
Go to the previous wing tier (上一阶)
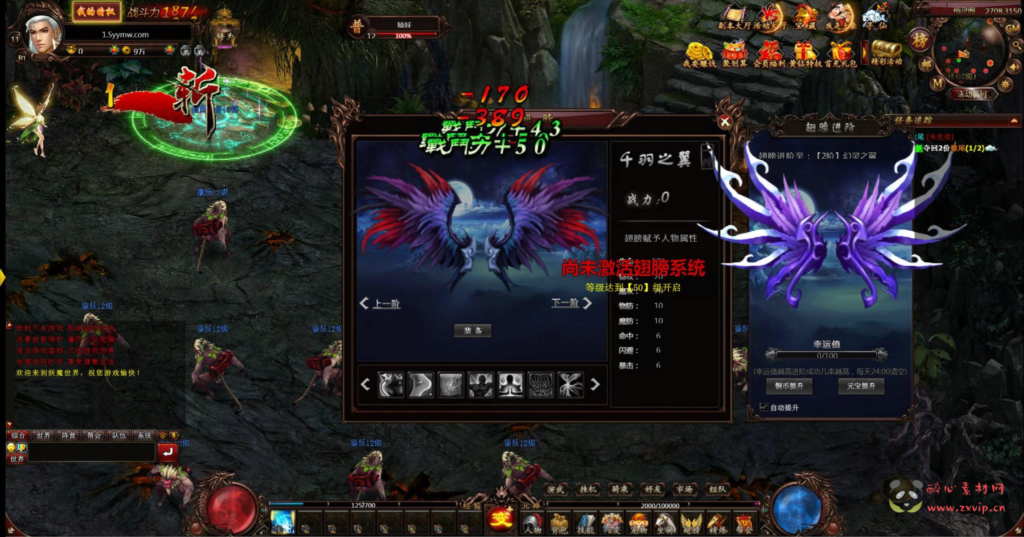(380, 304)
